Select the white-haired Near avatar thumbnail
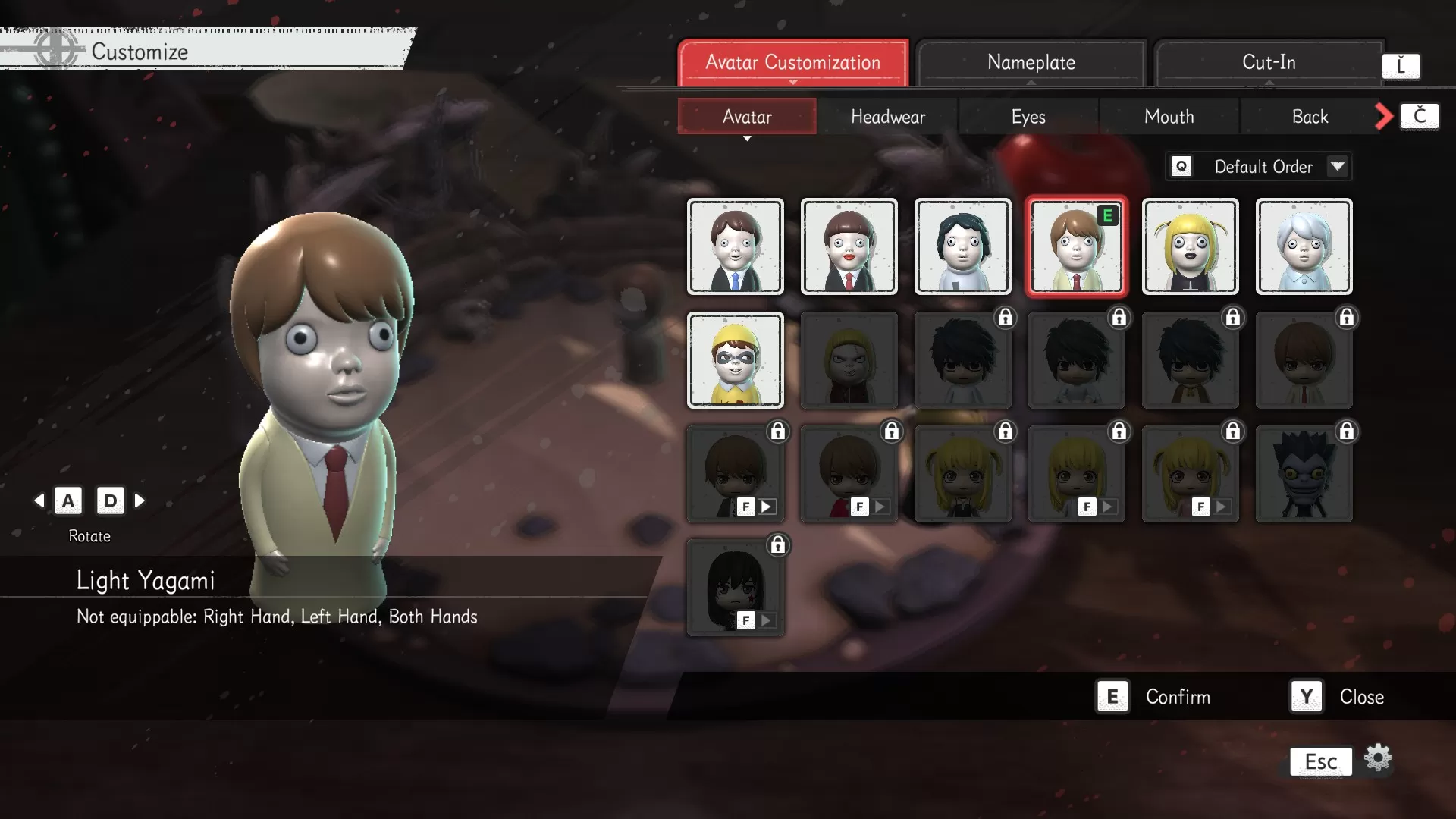 [x=1304, y=246]
